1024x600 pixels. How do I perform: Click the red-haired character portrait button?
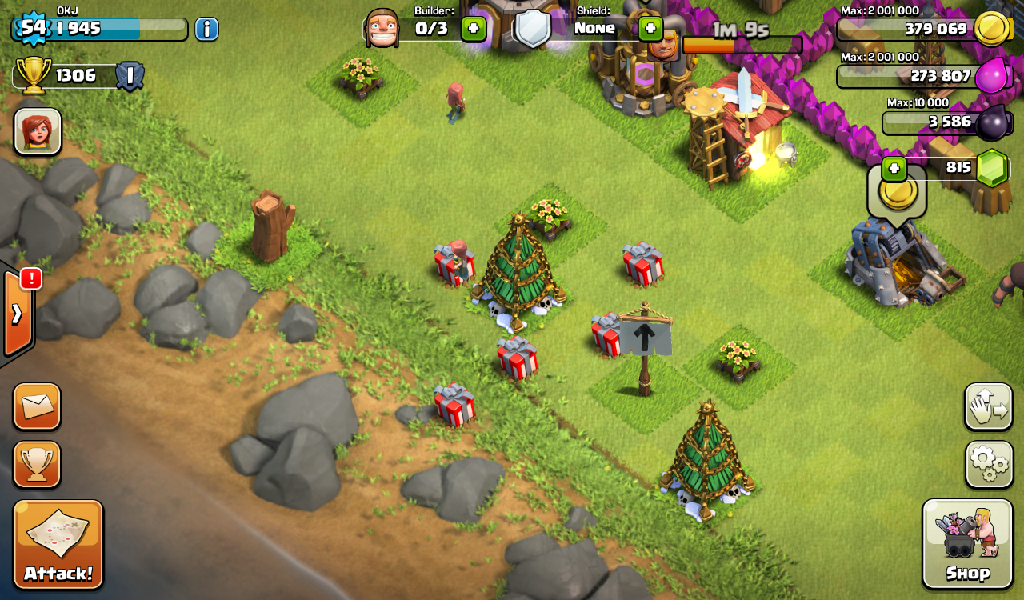click(37, 131)
